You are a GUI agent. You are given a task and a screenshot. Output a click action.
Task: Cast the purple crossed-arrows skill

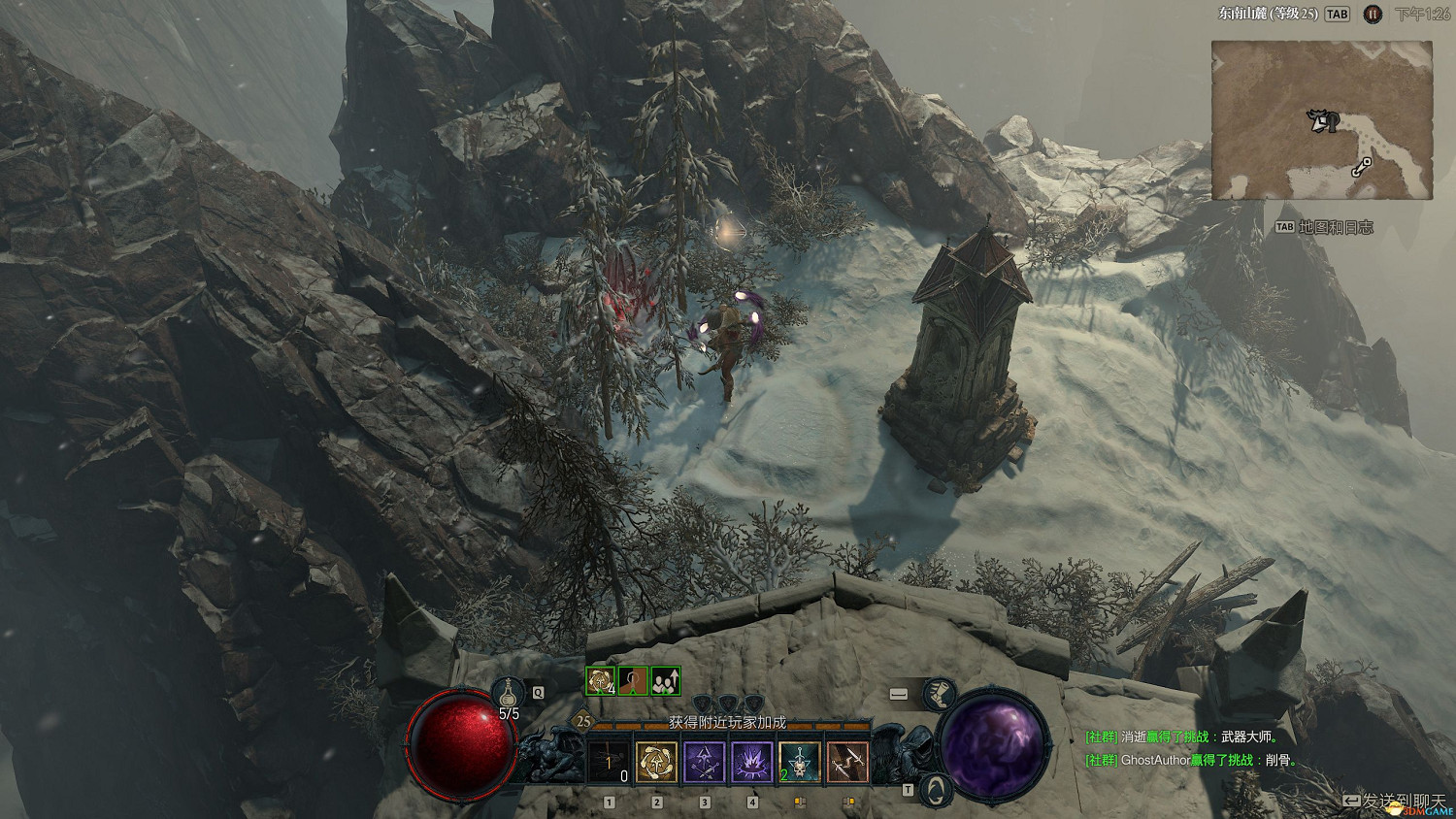[705, 762]
